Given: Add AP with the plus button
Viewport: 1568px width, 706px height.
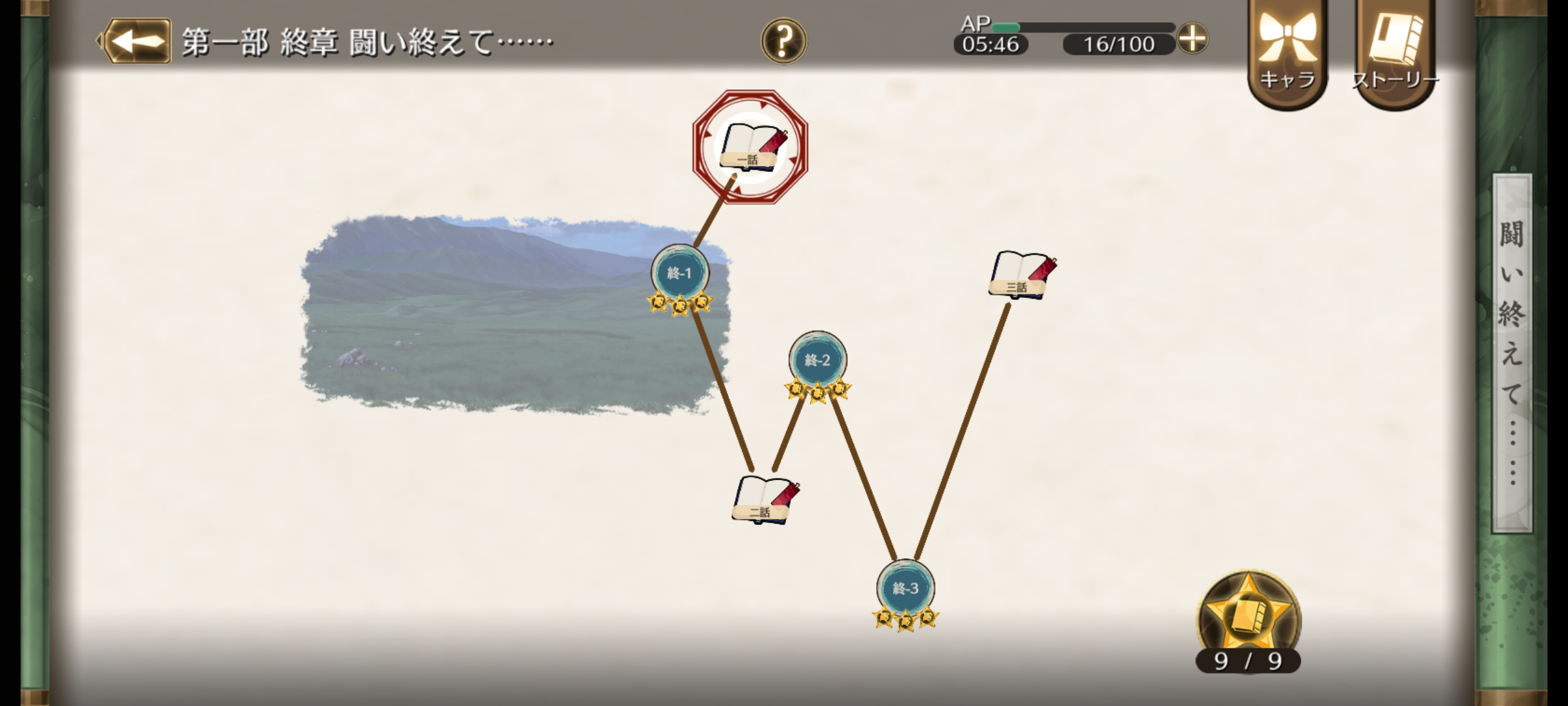Looking at the screenshot, I should coord(1192,39).
